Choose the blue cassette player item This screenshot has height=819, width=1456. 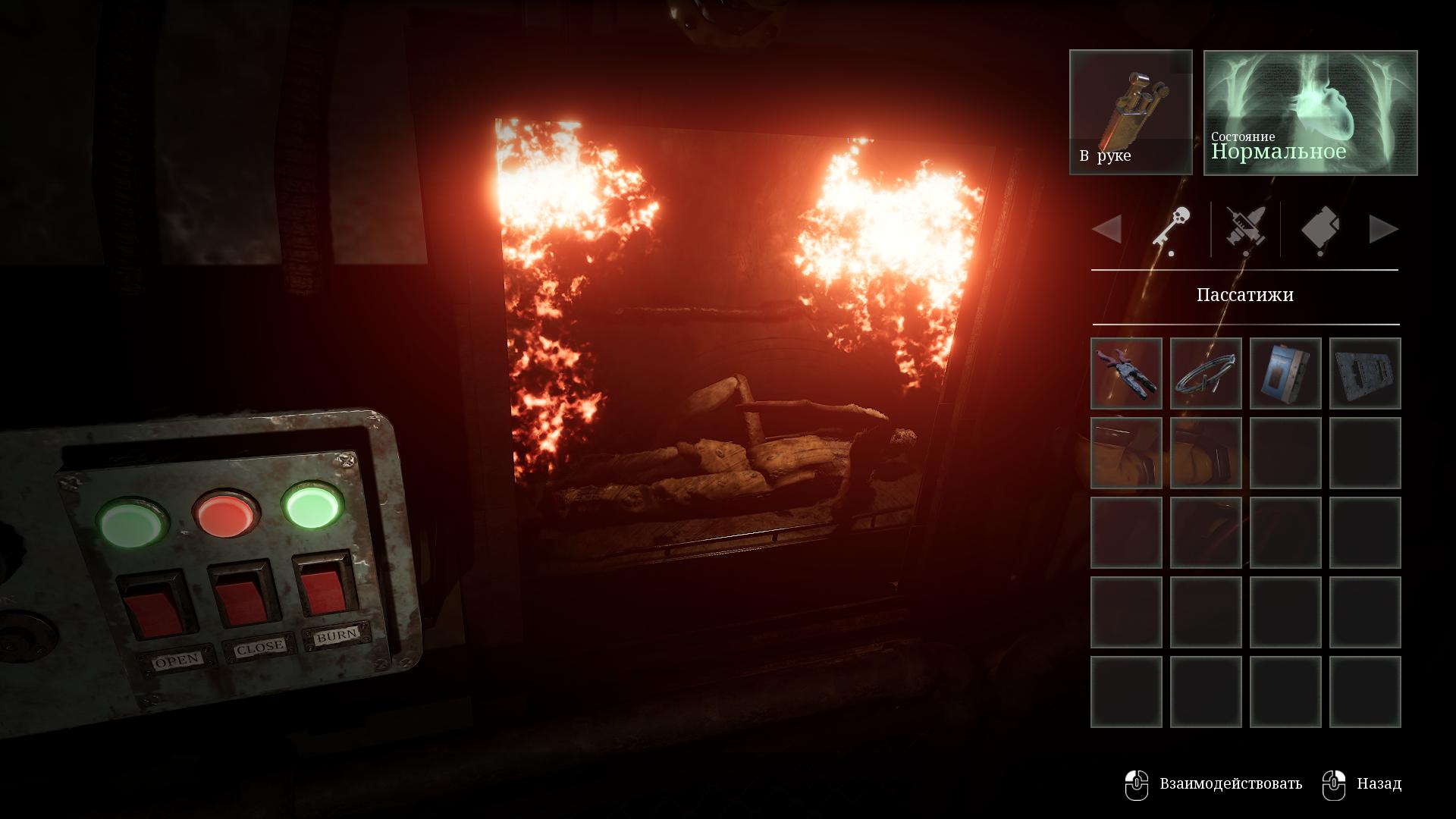click(1285, 374)
